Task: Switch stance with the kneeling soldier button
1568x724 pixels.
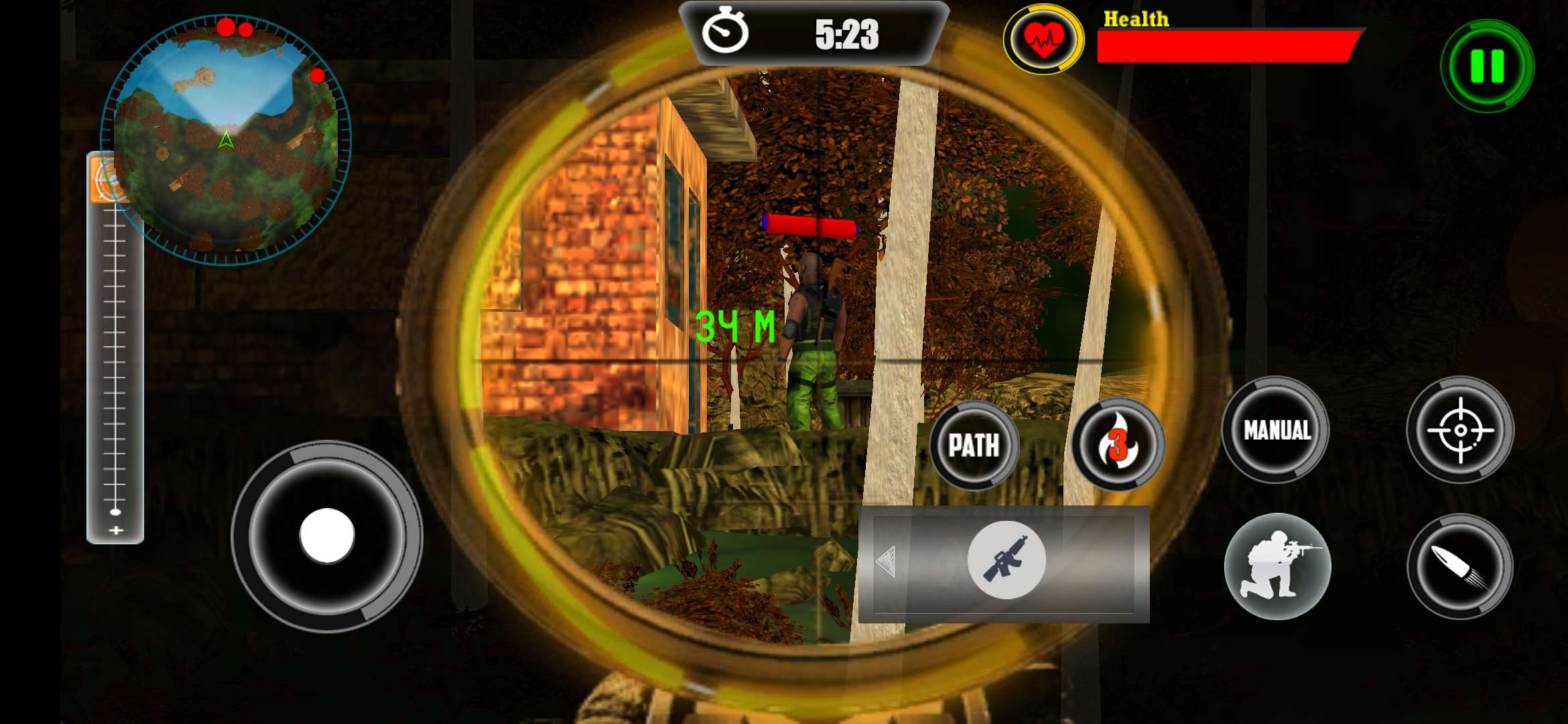Action: tap(1277, 566)
